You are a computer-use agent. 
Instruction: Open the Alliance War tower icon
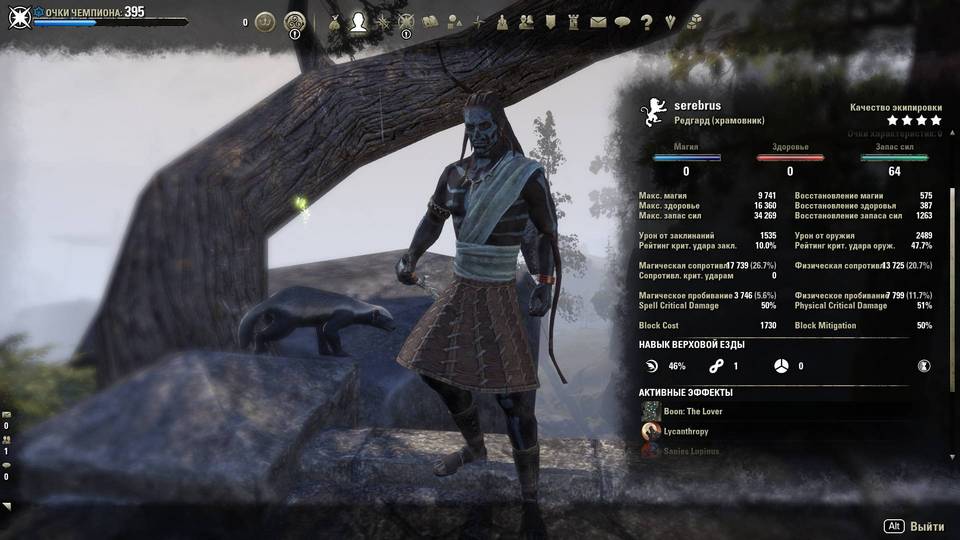pyautogui.click(x=574, y=21)
